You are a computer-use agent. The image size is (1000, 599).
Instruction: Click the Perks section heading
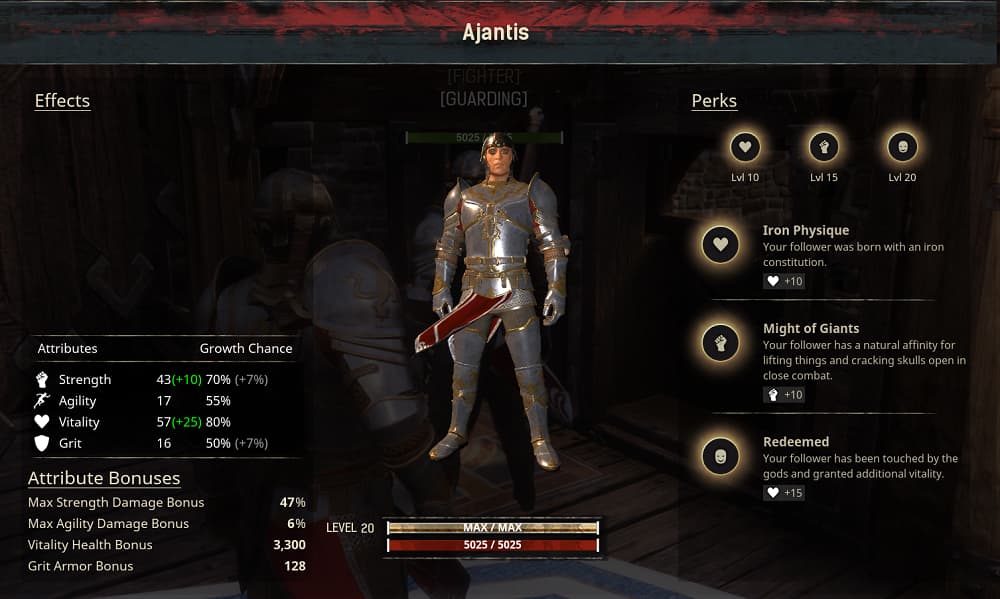(x=714, y=101)
